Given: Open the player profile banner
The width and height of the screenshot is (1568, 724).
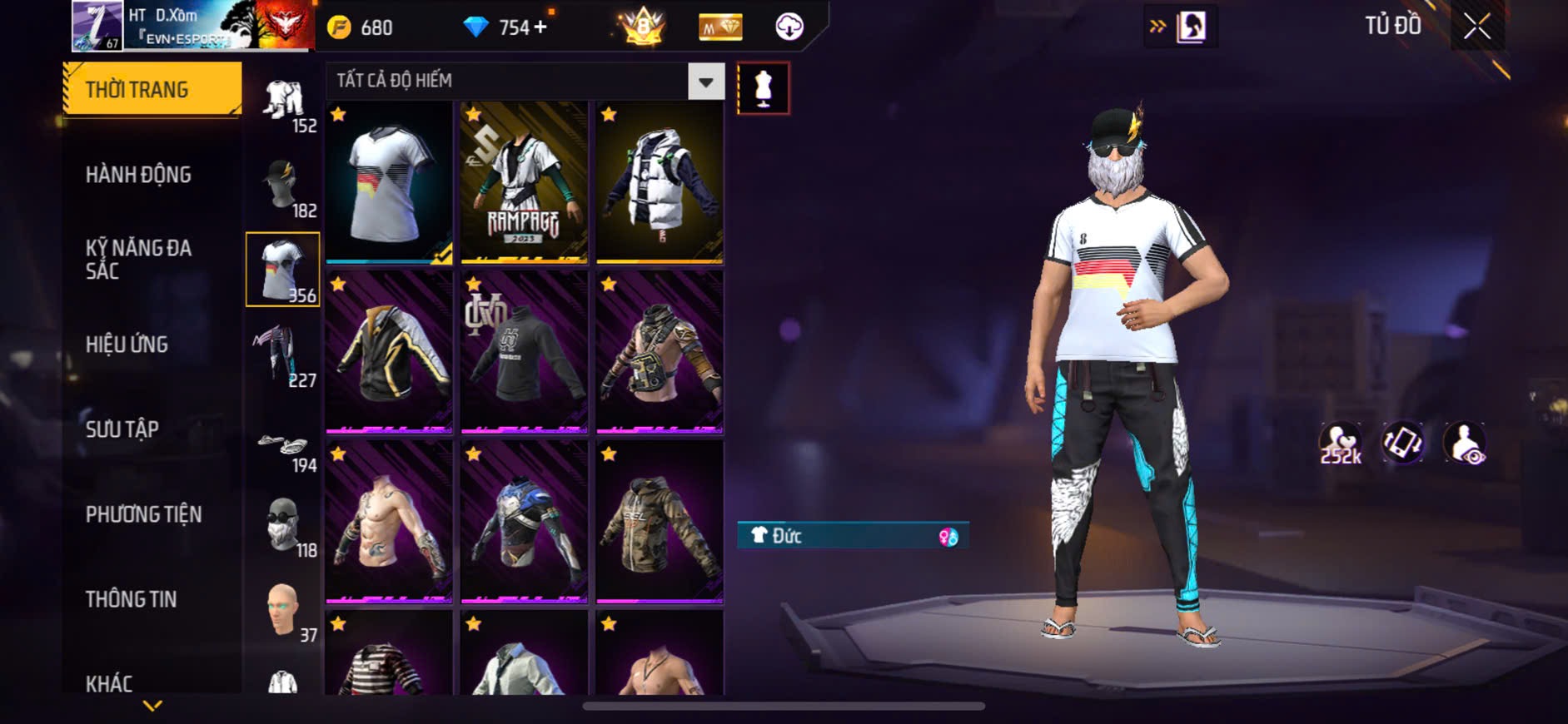Looking at the screenshot, I should pos(193,26).
